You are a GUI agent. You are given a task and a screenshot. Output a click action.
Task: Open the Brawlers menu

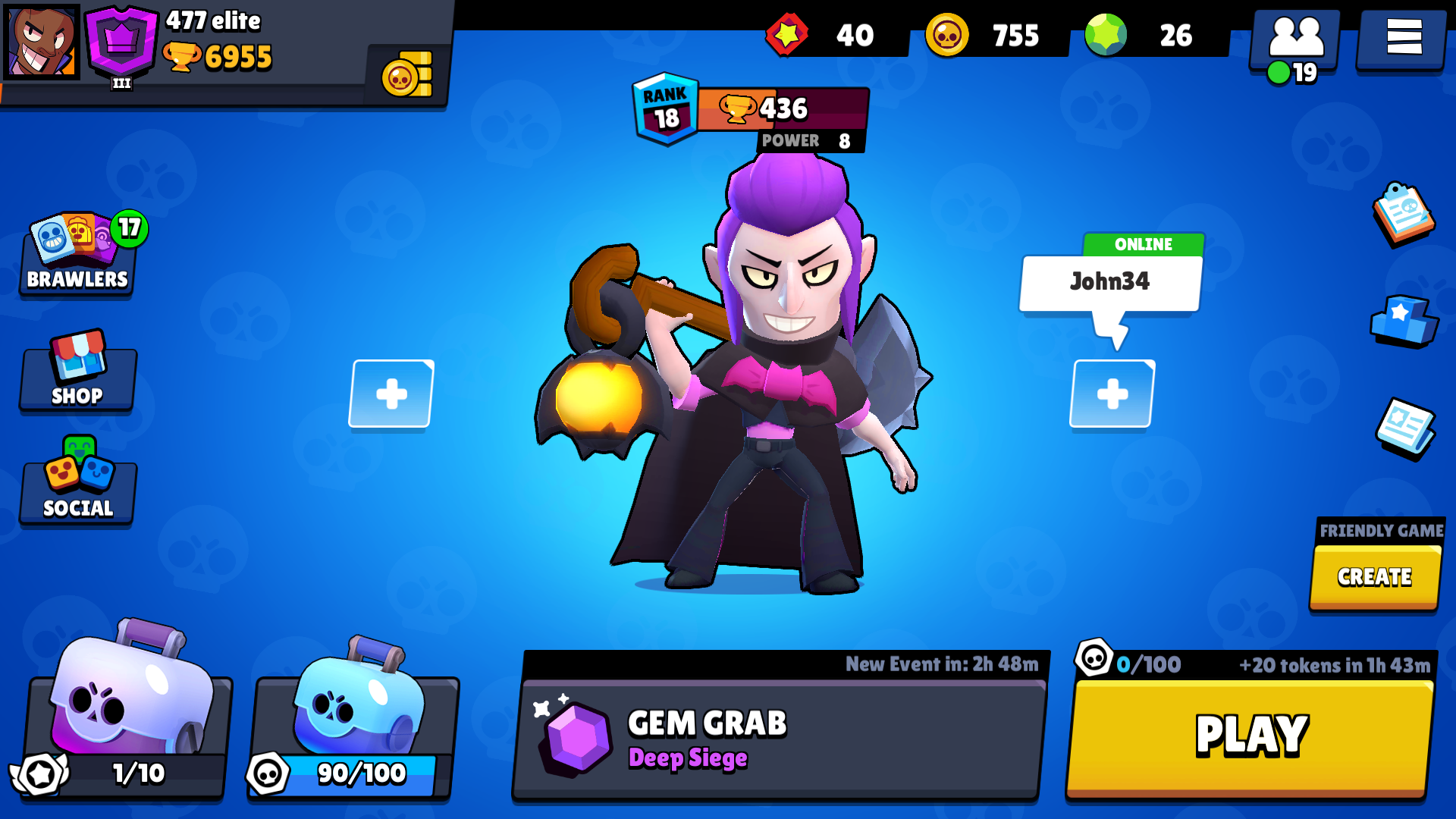click(77, 256)
